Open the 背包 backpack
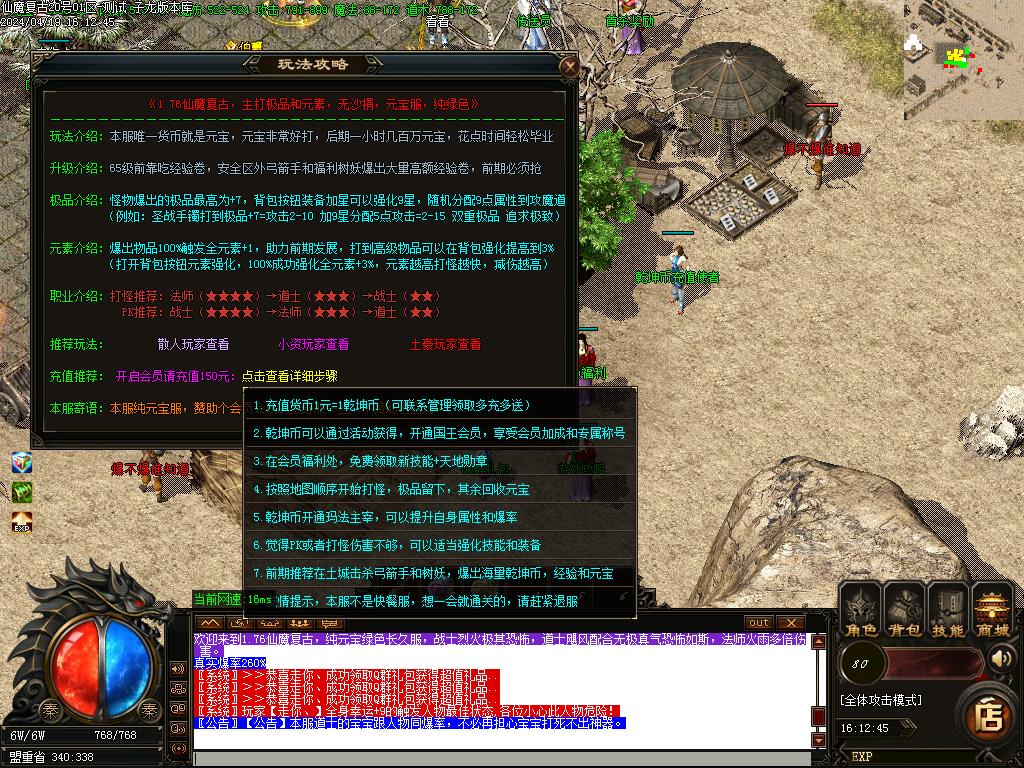The height and width of the screenshot is (768, 1024). [904, 610]
